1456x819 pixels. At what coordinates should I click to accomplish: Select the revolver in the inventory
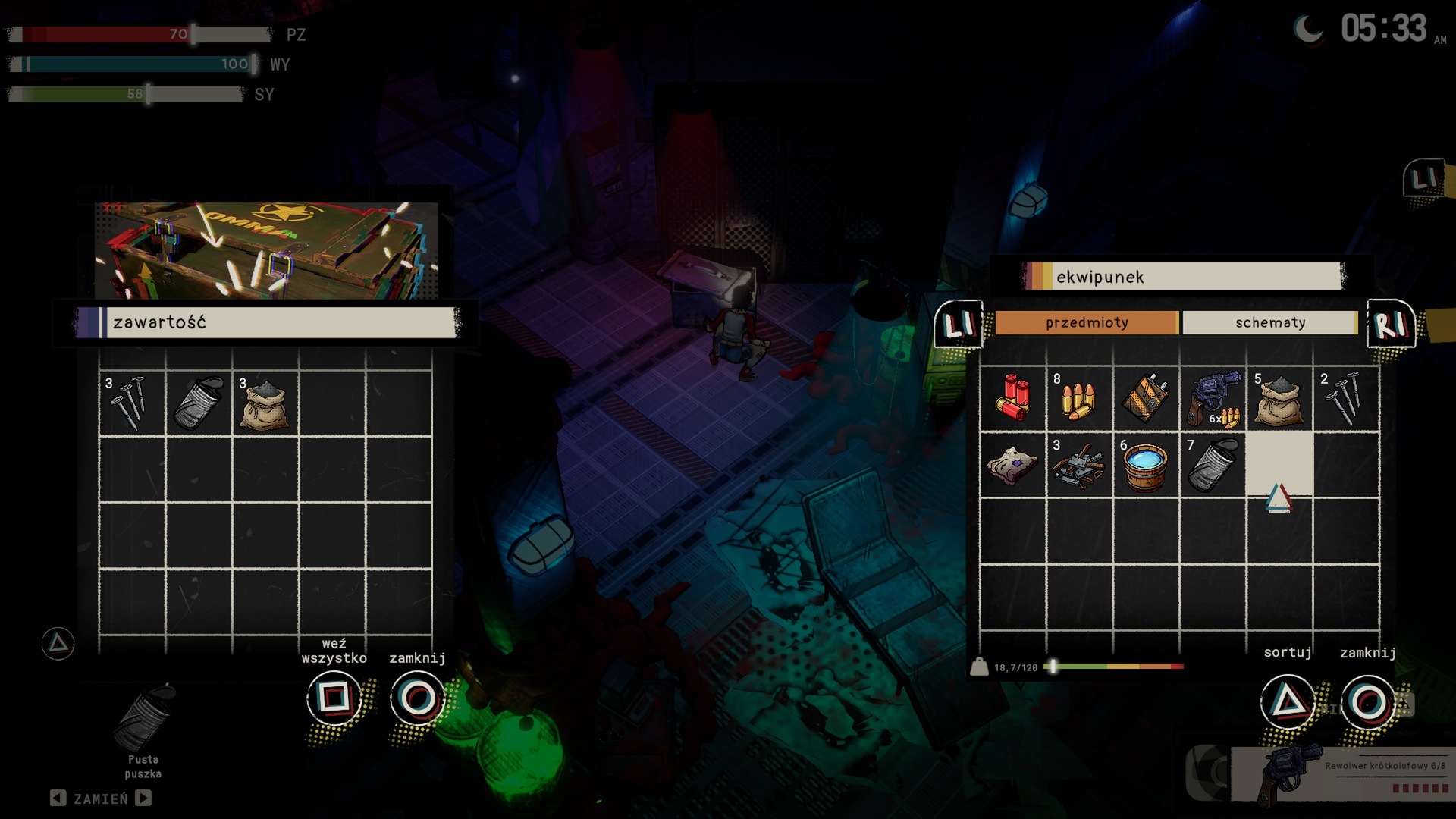1213,398
